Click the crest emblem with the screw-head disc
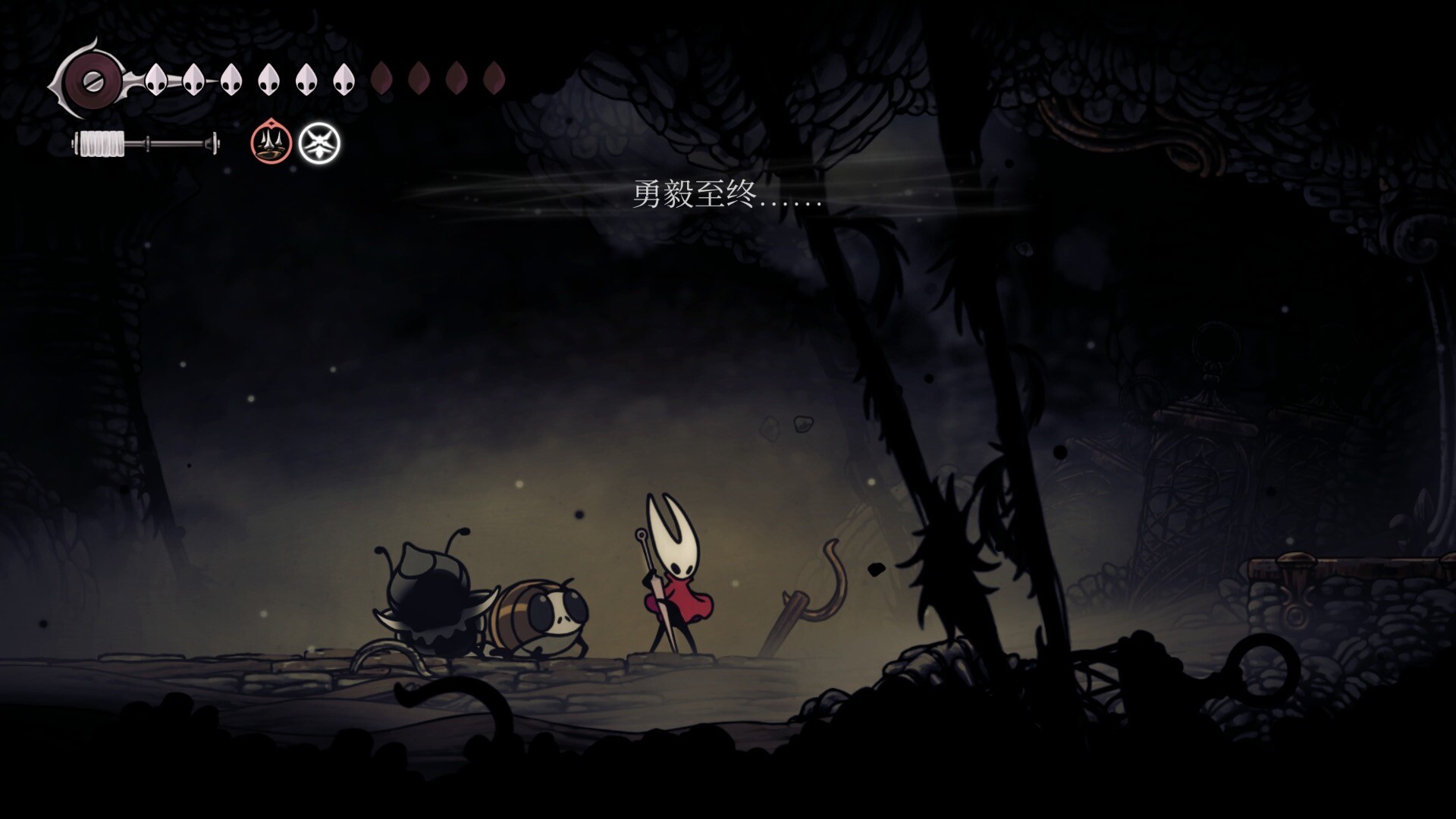Screen dimensions: 1456x819 (x=92, y=79)
